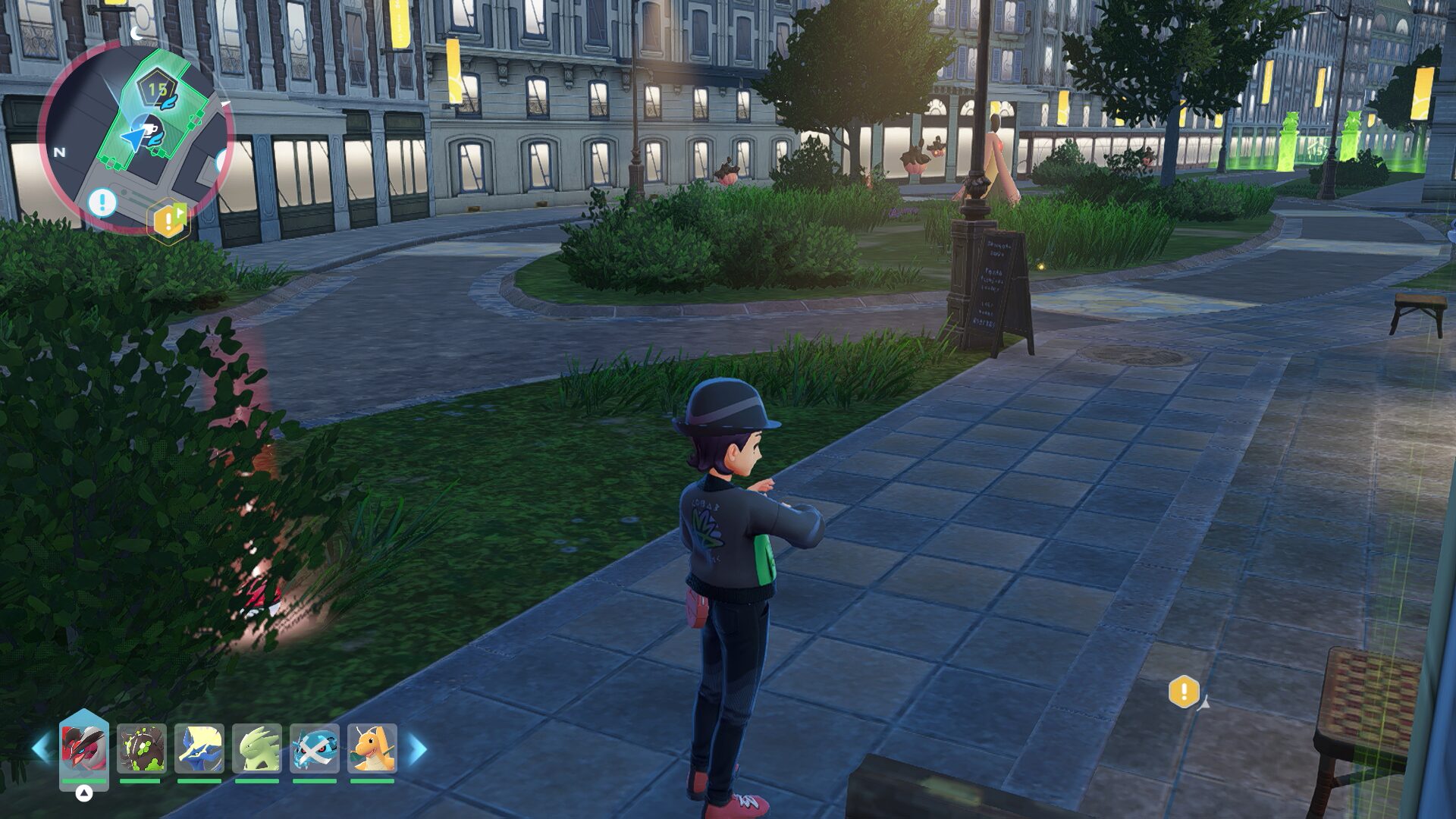Select the Wild Zone 15 minimap marker
This screenshot has width=1456, height=819.
click(157, 90)
